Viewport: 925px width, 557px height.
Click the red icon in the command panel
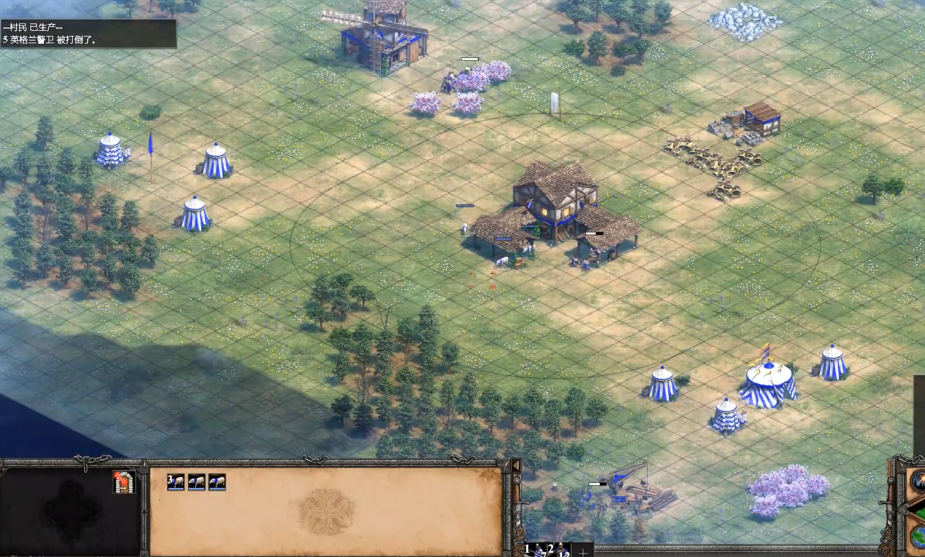pyautogui.click(x=123, y=482)
